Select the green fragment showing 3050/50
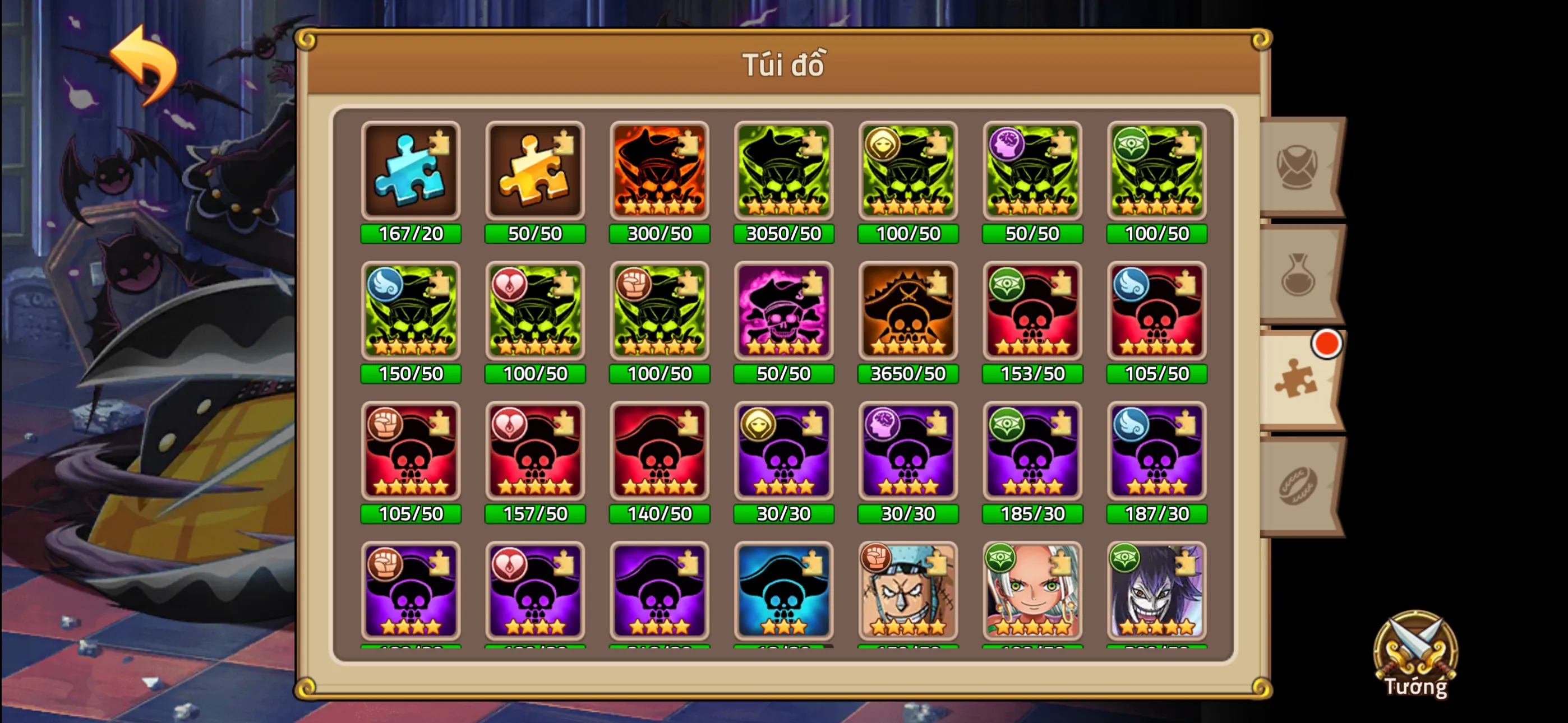Viewport: 1568px width, 723px height. (783, 171)
